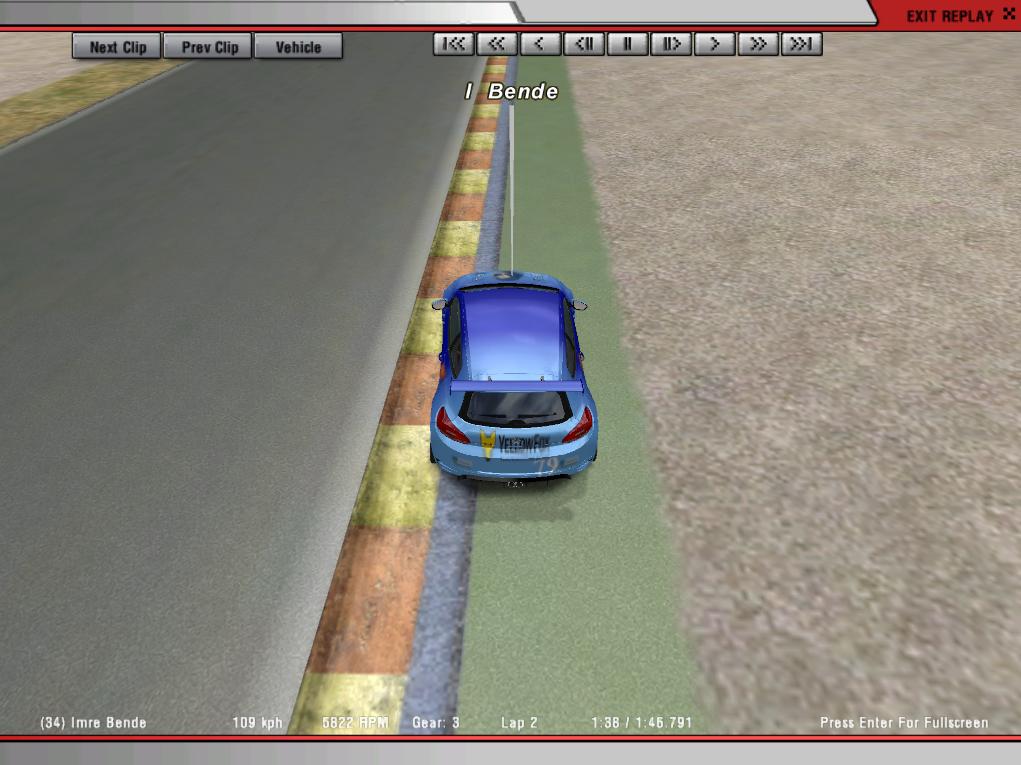Play the replay forward
Image resolution: width=1021 pixels, height=765 pixels.
[715, 44]
